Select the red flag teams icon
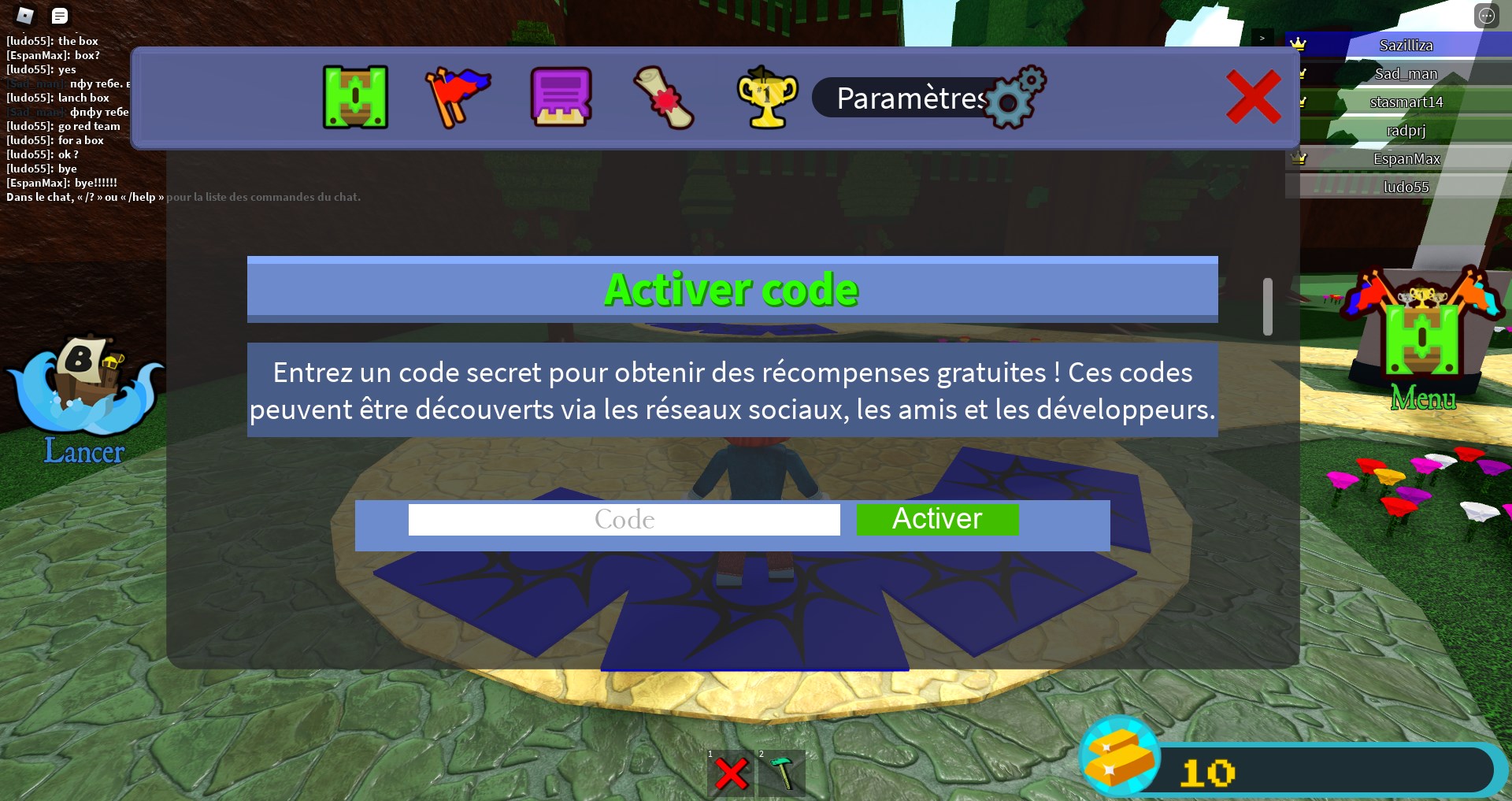The image size is (1512, 801). (459, 98)
